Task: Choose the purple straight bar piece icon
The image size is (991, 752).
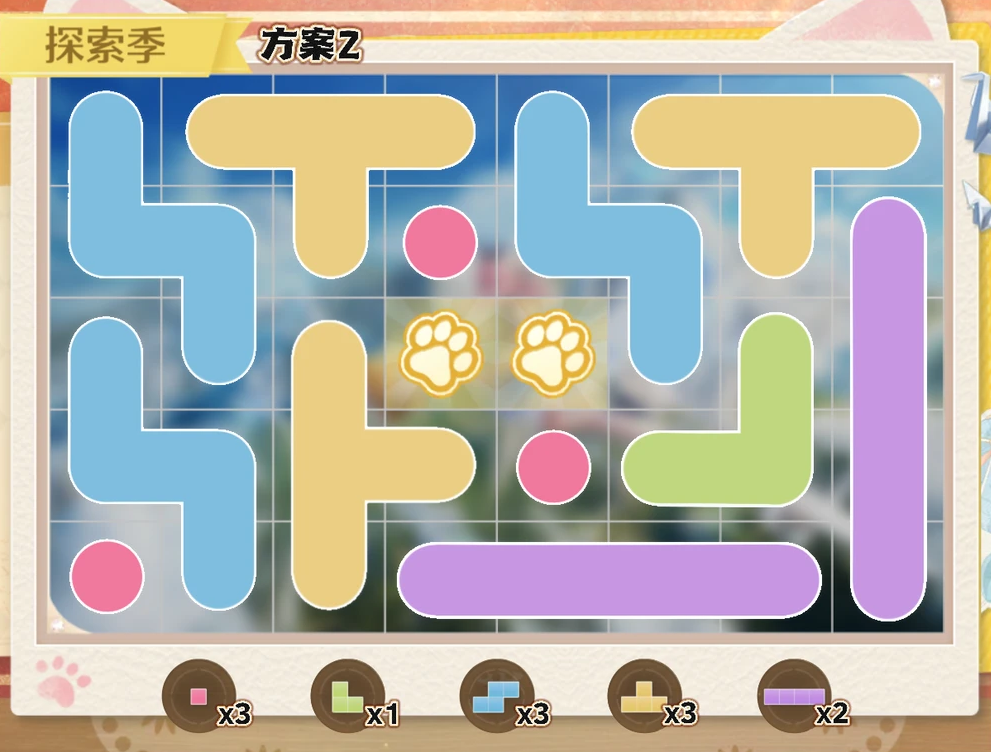Action: pos(793,696)
